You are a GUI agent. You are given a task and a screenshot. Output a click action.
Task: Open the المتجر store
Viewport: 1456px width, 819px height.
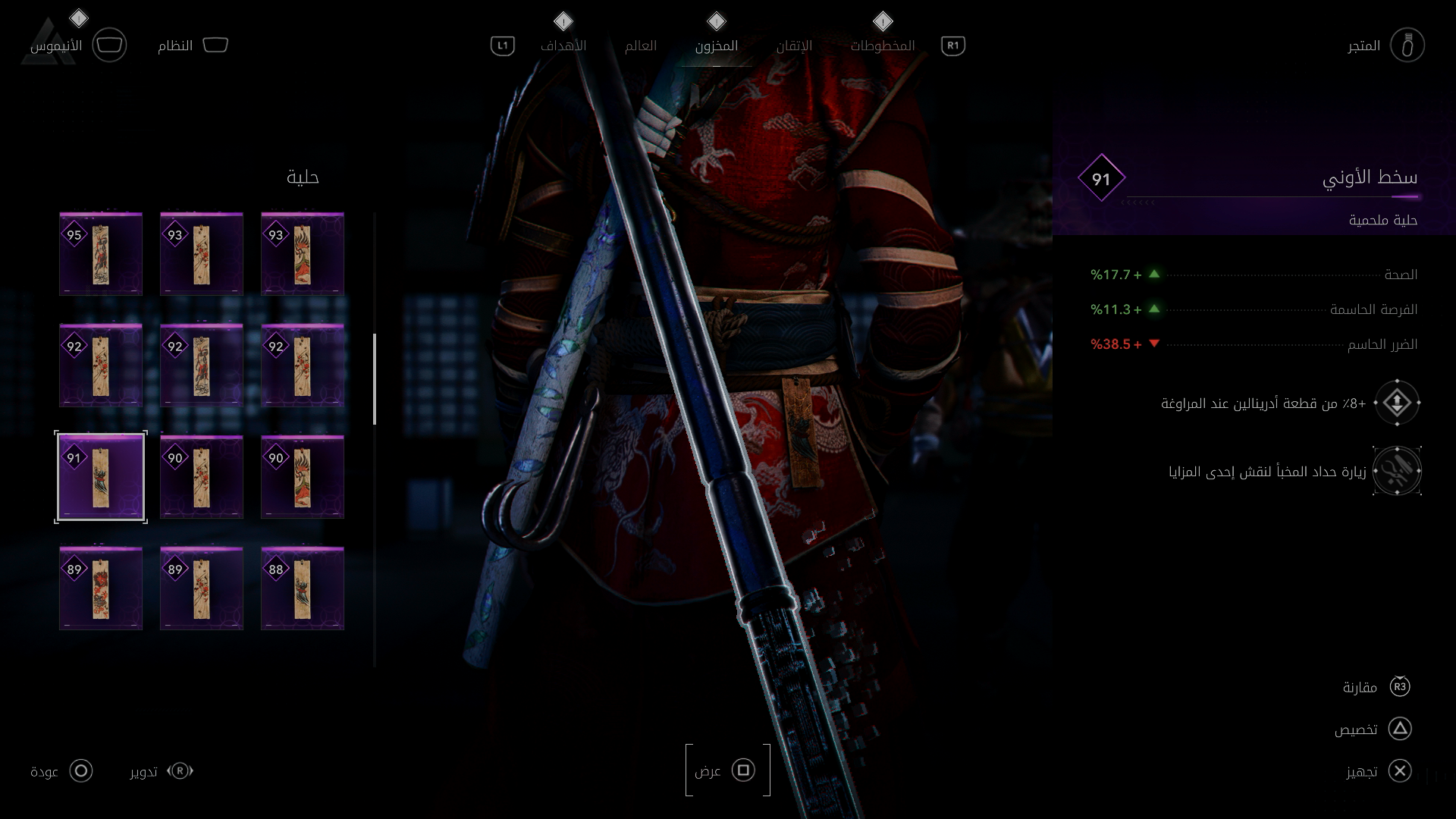1407,45
